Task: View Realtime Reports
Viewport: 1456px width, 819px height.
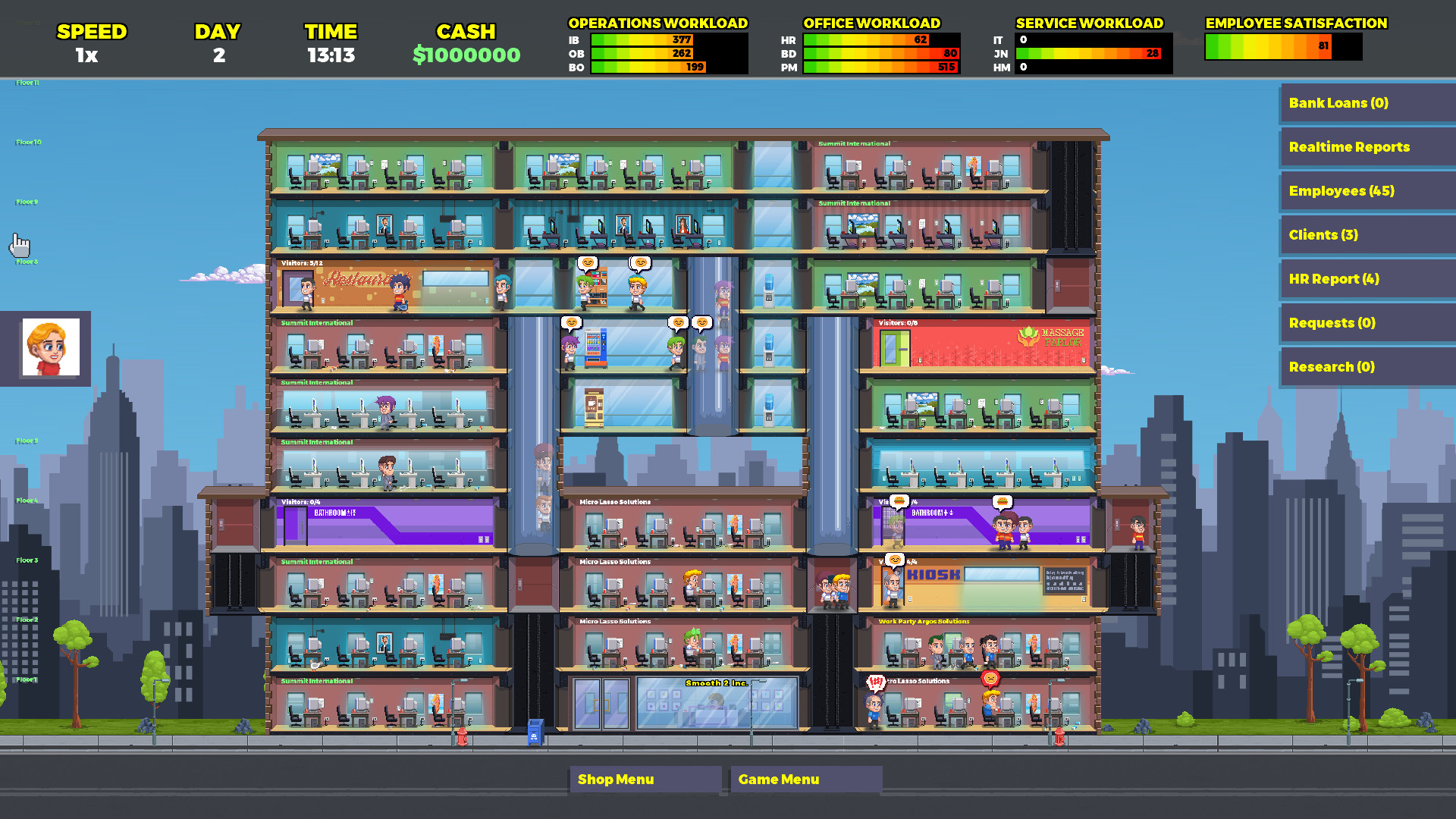Action: 1365,146
